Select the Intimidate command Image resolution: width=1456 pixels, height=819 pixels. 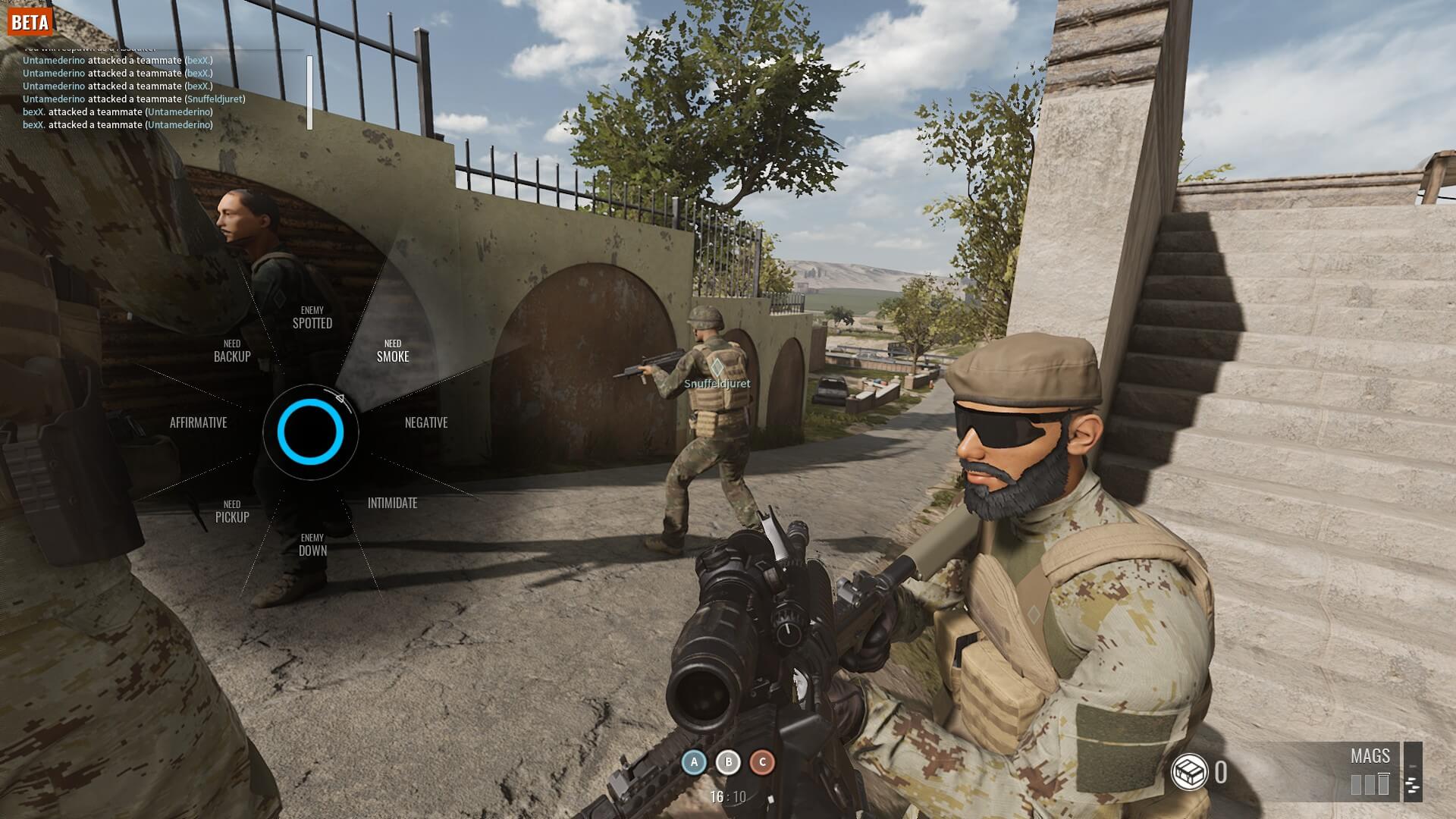[392, 504]
